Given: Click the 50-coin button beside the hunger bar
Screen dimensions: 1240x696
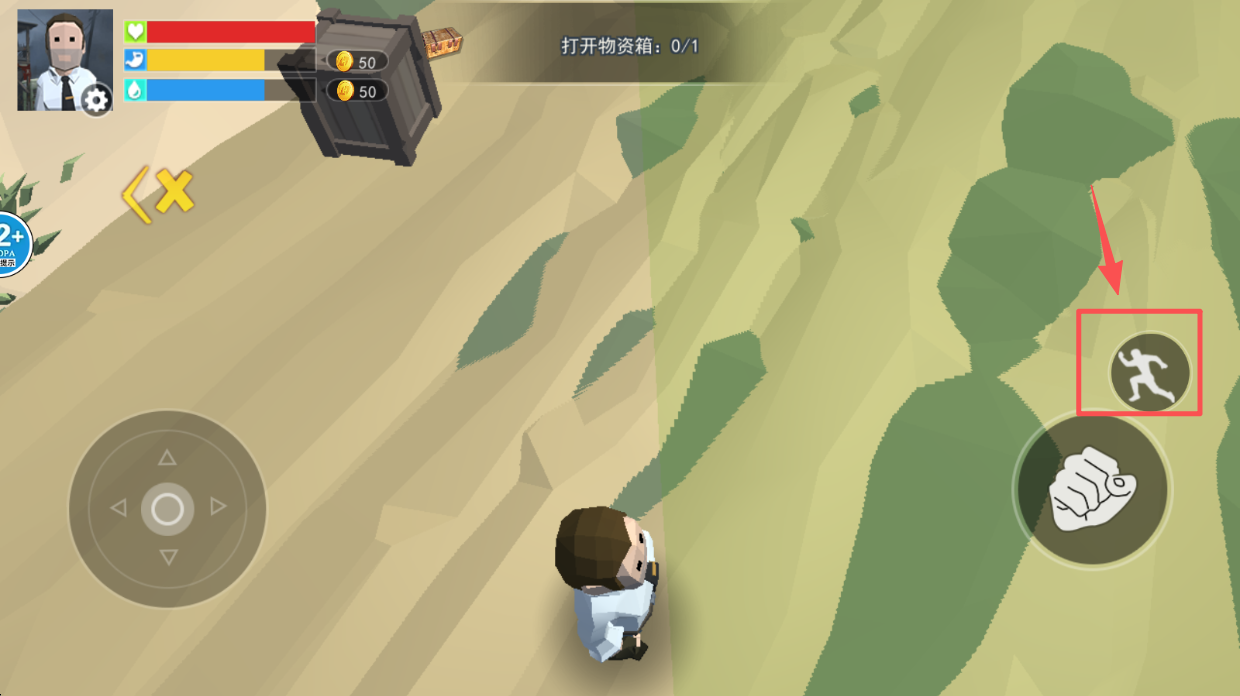Looking at the screenshot, I should [357, 61].
